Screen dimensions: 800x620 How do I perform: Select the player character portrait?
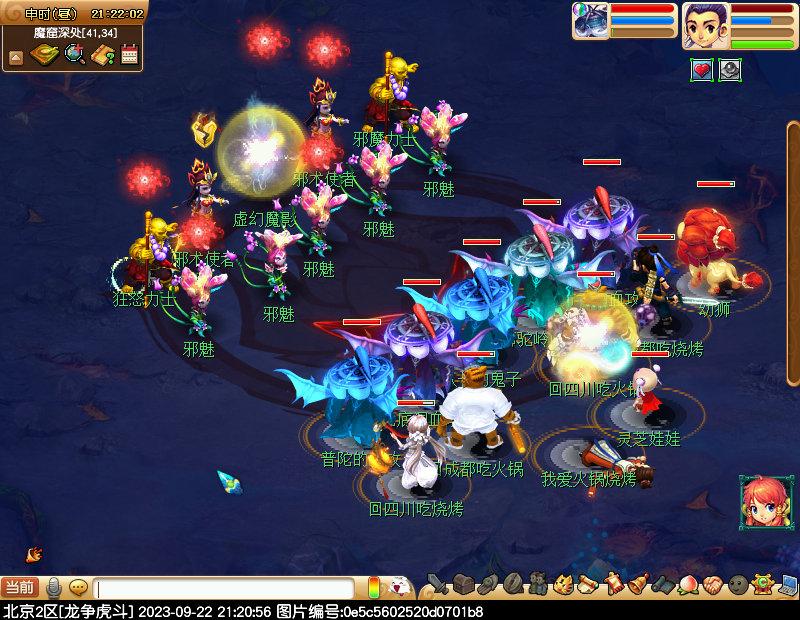coord(705,25)
